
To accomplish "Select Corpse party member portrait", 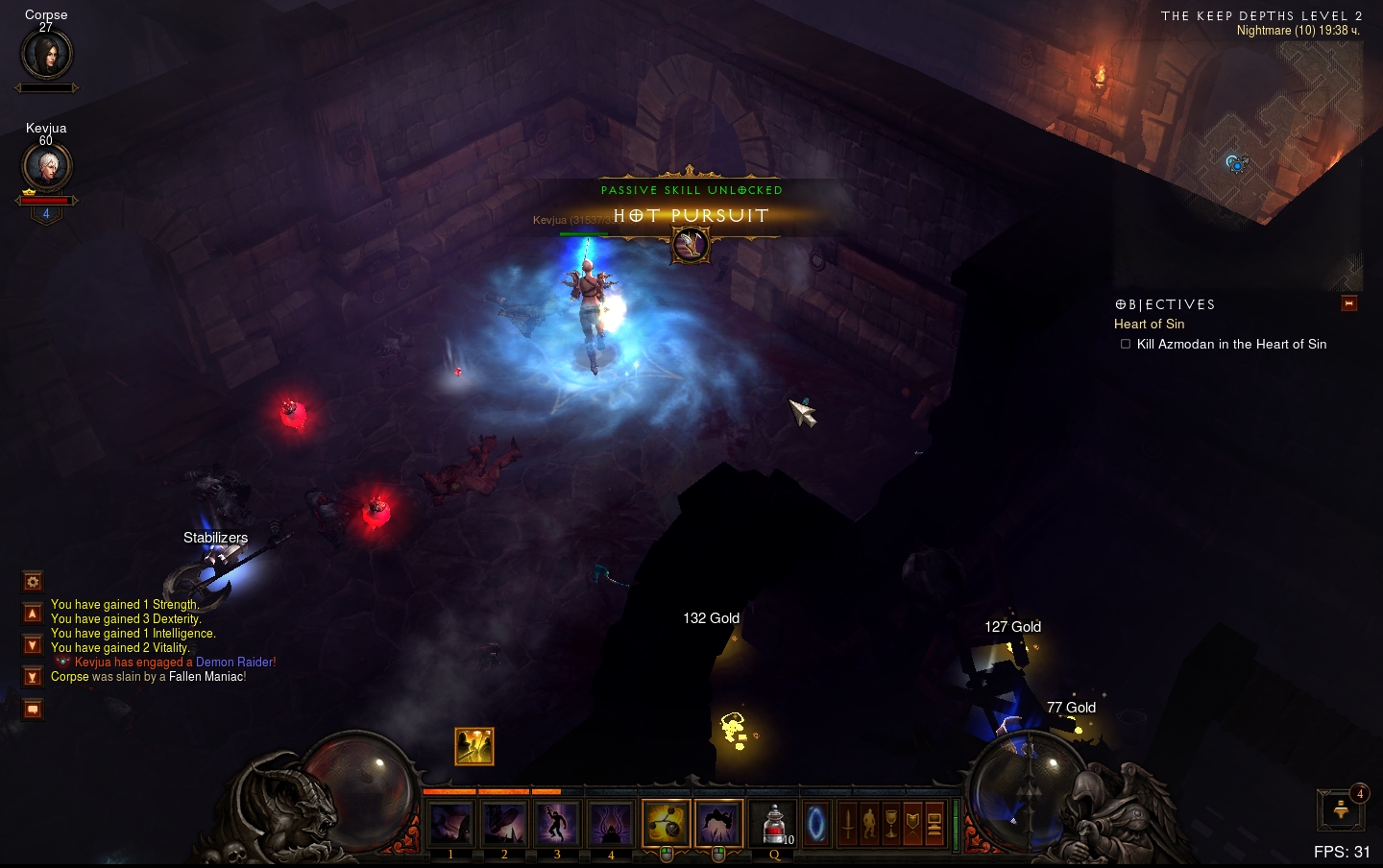I will click(46, 56).
